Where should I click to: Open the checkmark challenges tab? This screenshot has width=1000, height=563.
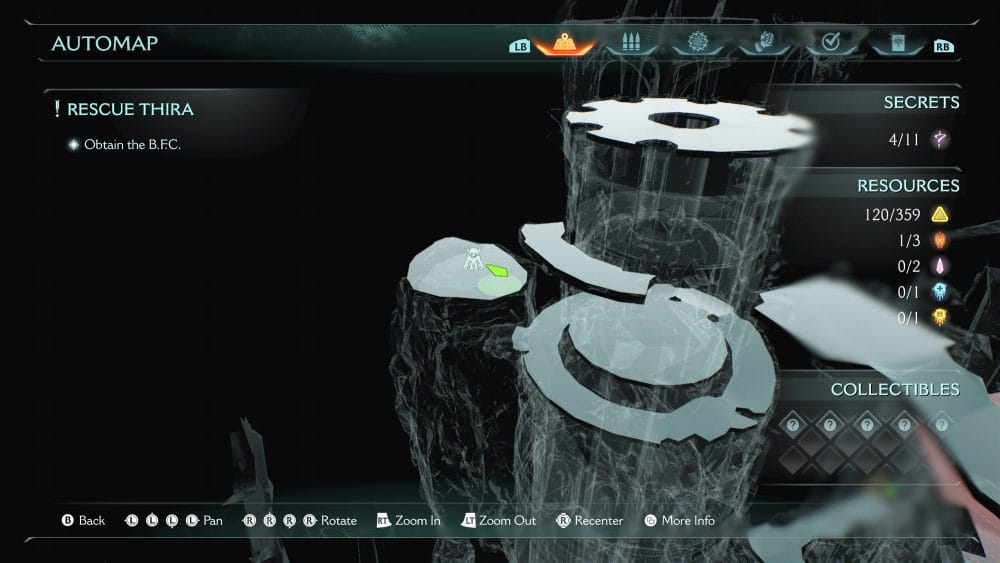[829, 44]
